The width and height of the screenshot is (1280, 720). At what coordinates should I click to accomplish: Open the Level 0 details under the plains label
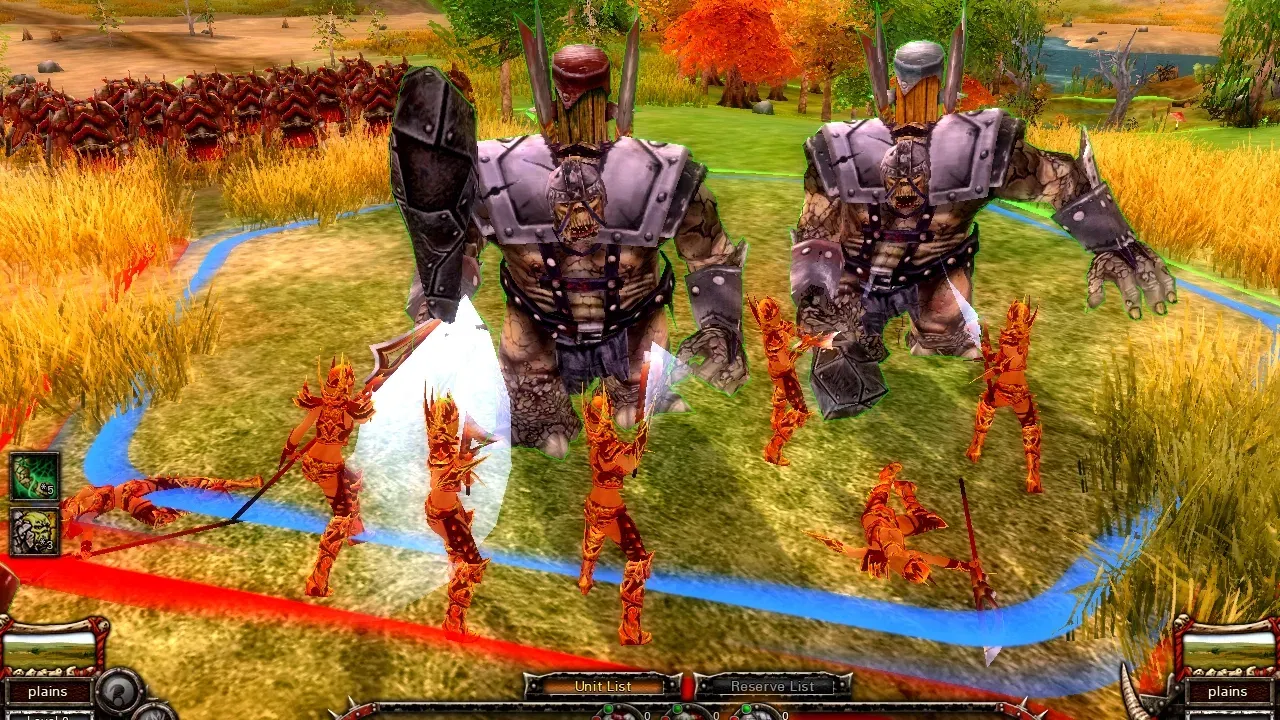click(x=50, y=716)
